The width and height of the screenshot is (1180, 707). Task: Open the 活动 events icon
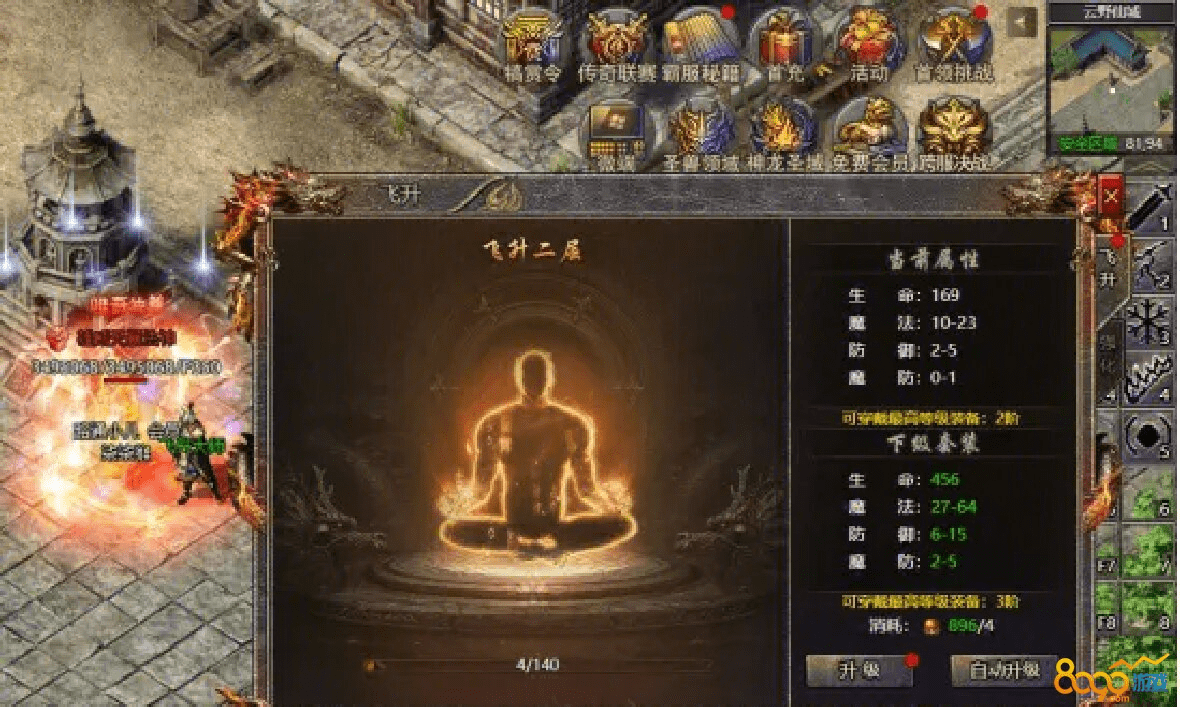[868, 44]
